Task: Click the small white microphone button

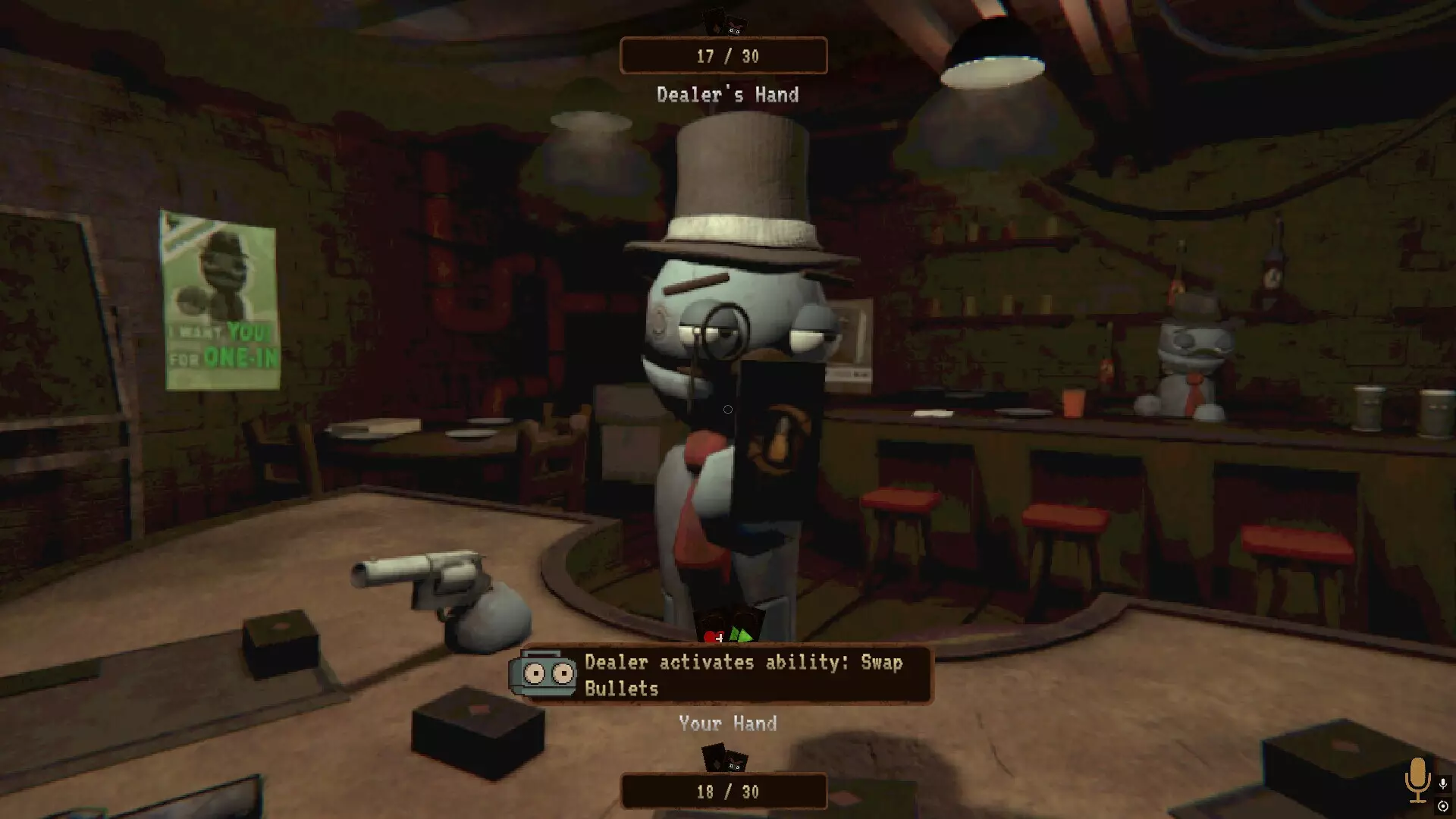Action: tap(1443, 783)
